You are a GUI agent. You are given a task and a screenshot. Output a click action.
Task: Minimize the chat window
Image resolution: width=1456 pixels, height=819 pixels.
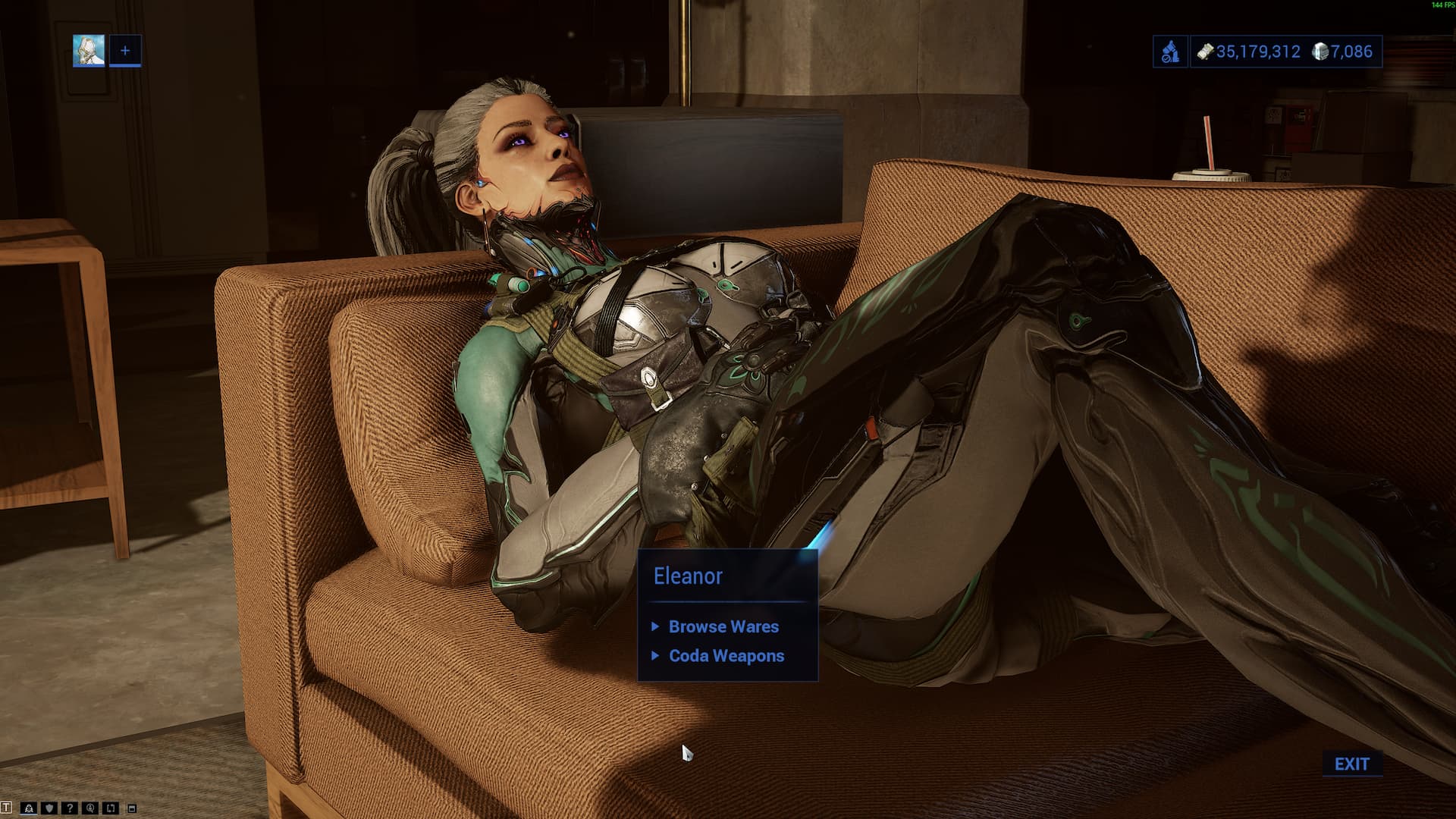pyautogui.click(x=132, y=808)
